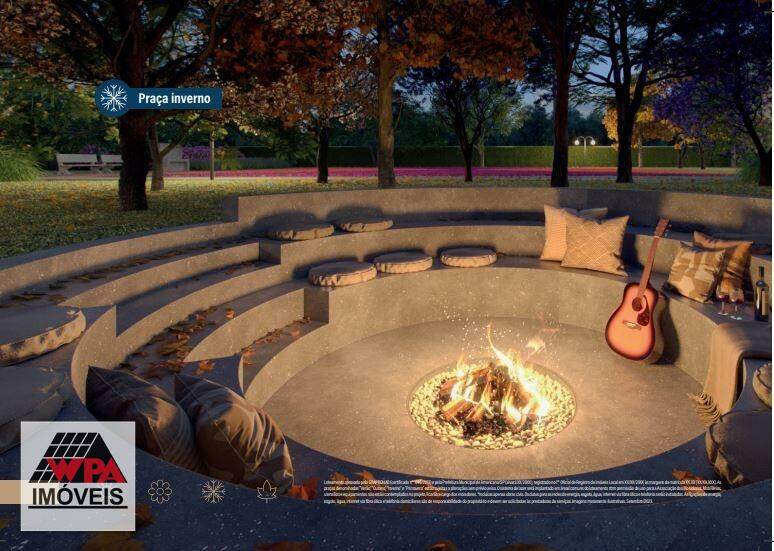The width and height of the screenshot is (774, 551).
Task: Switch to the maple leaf autumn icon
Action: [267, 491]
